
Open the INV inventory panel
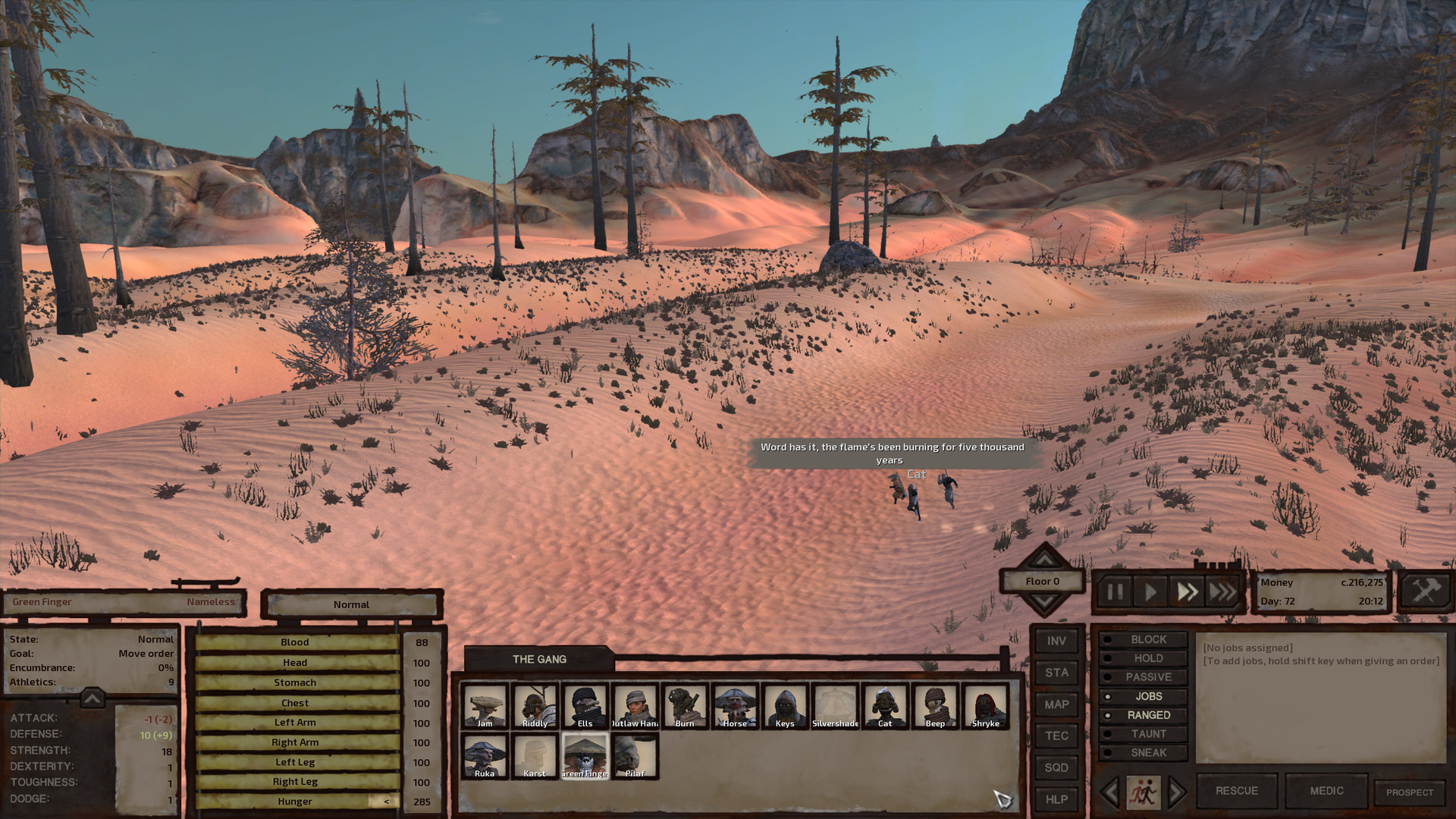(x=1056, y=641)
